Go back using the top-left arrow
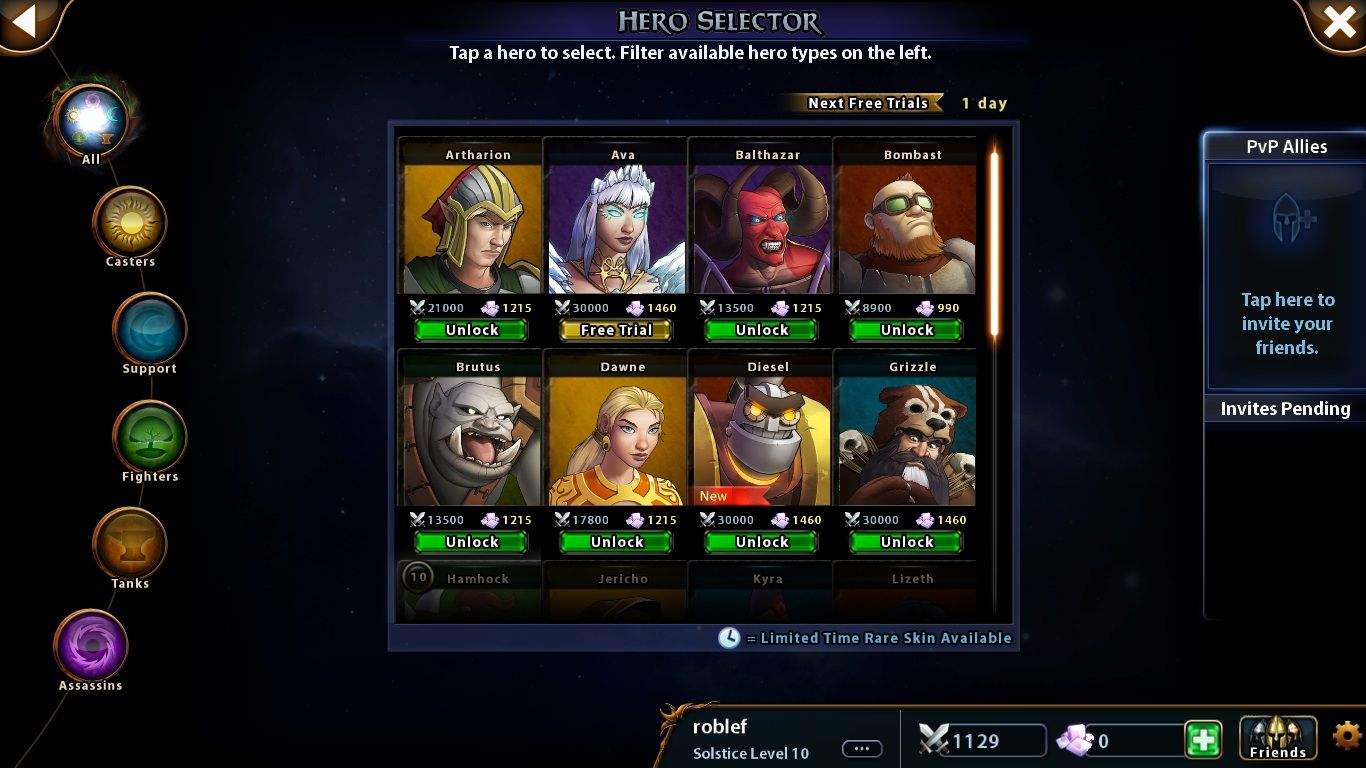The image size is (1366, 768). 24,20
